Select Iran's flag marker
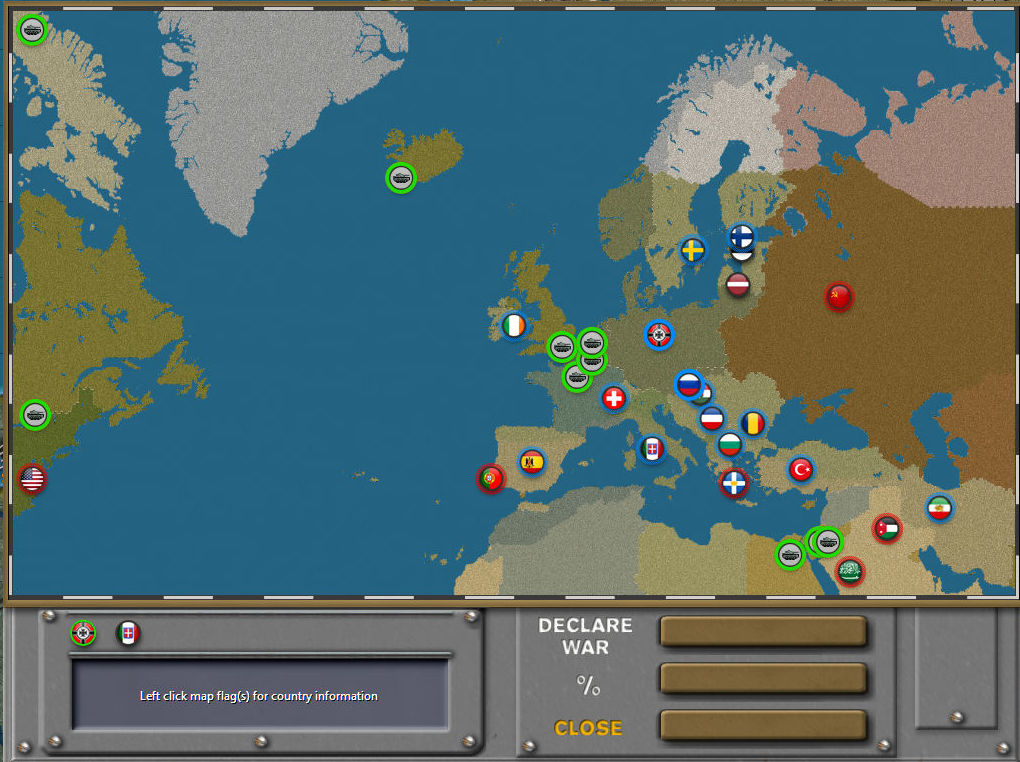Viewport: 1020px width, 762px height. (939, 508)
